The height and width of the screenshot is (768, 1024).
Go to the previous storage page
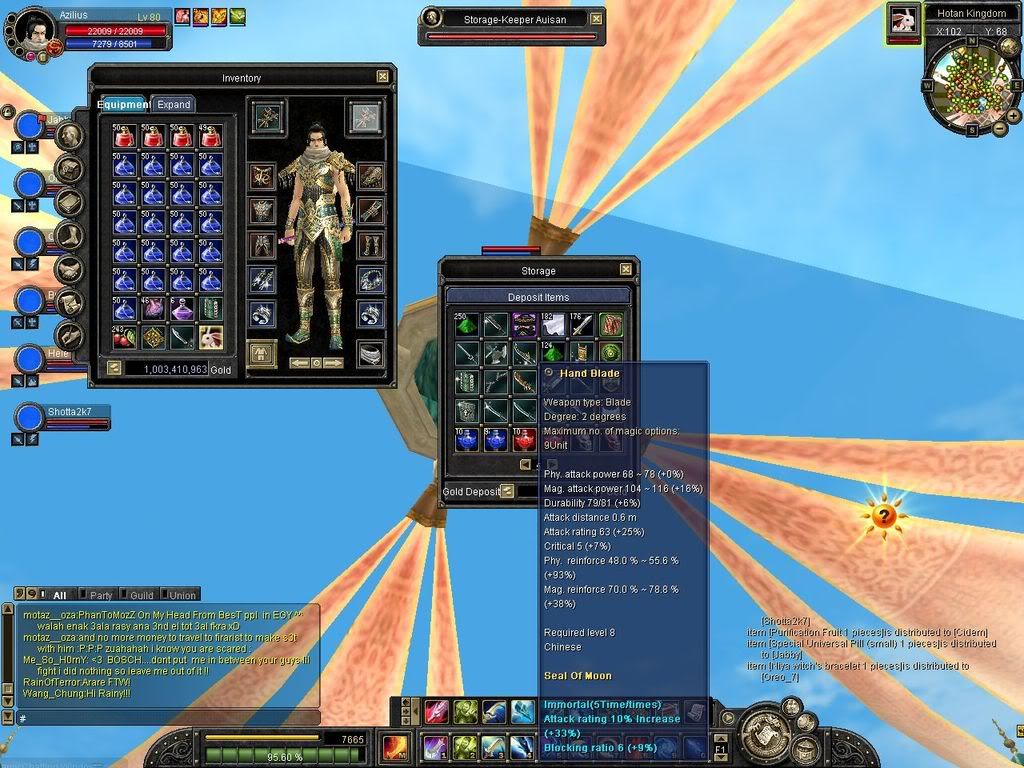pyautogui.click(x=525, y=465)
